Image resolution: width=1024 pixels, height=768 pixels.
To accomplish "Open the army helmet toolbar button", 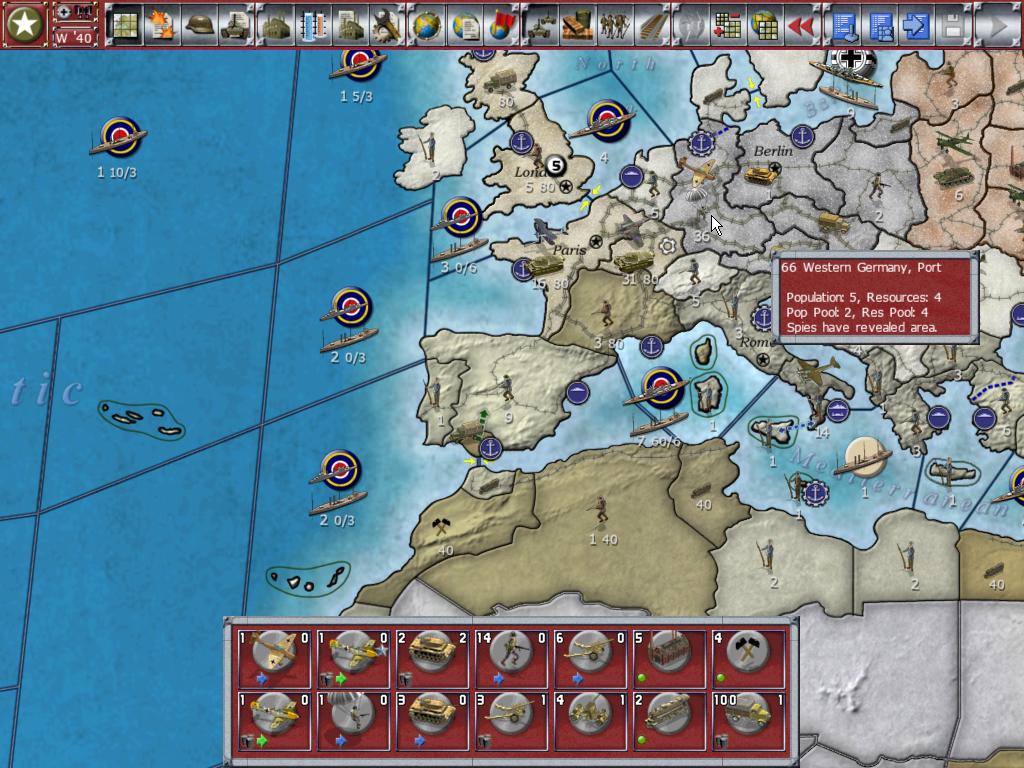I will (x=200, y=25).
